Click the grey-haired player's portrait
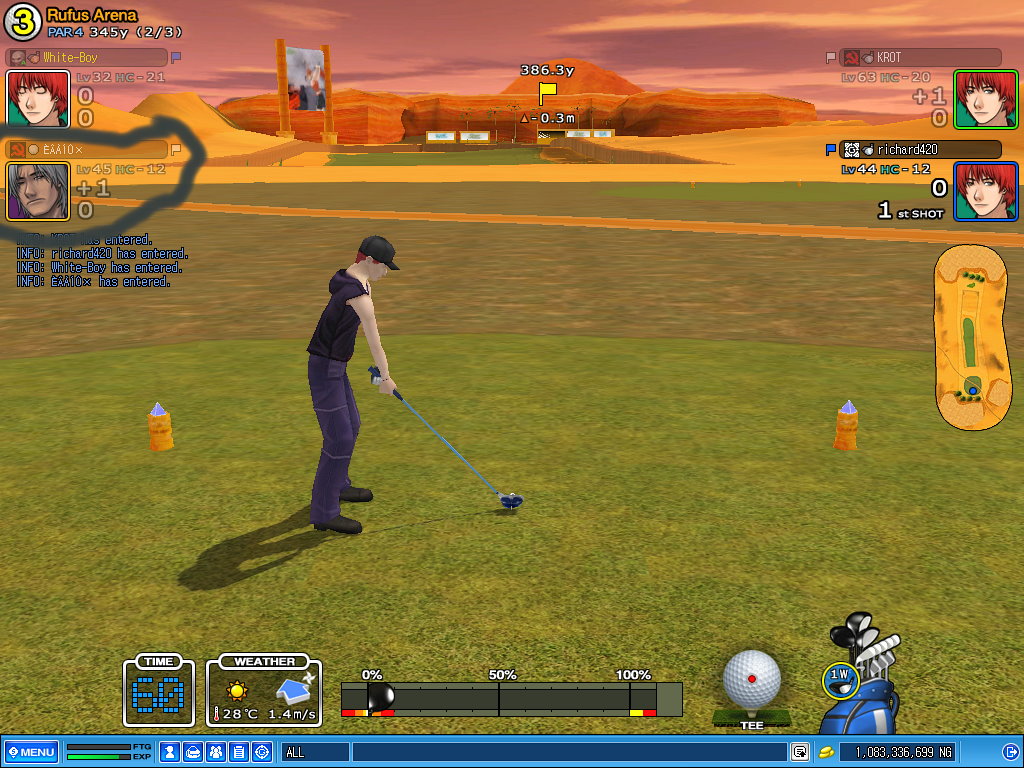This screenshot has width=1024, height=768. point(37,191)
